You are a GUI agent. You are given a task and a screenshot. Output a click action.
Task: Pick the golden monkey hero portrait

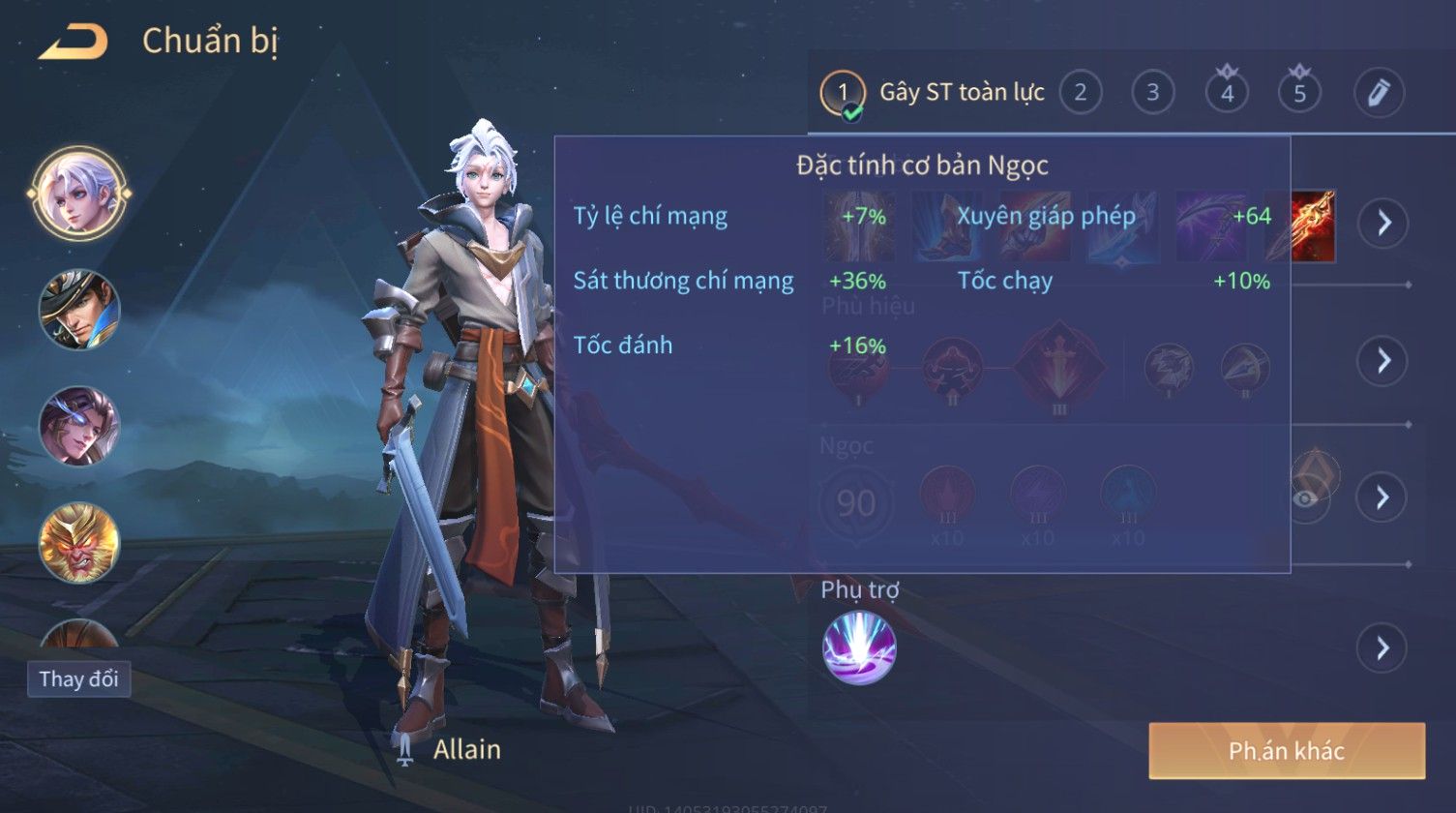(x=78, y=542)
